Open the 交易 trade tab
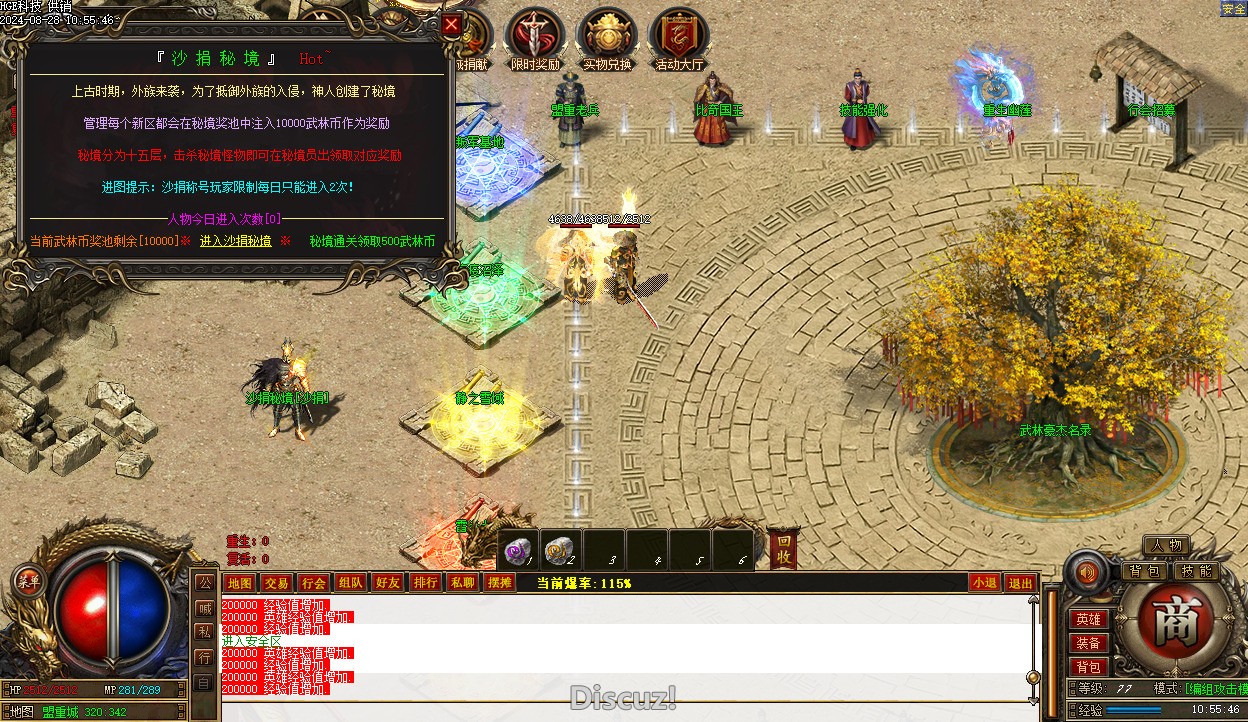 pos(276,583)
